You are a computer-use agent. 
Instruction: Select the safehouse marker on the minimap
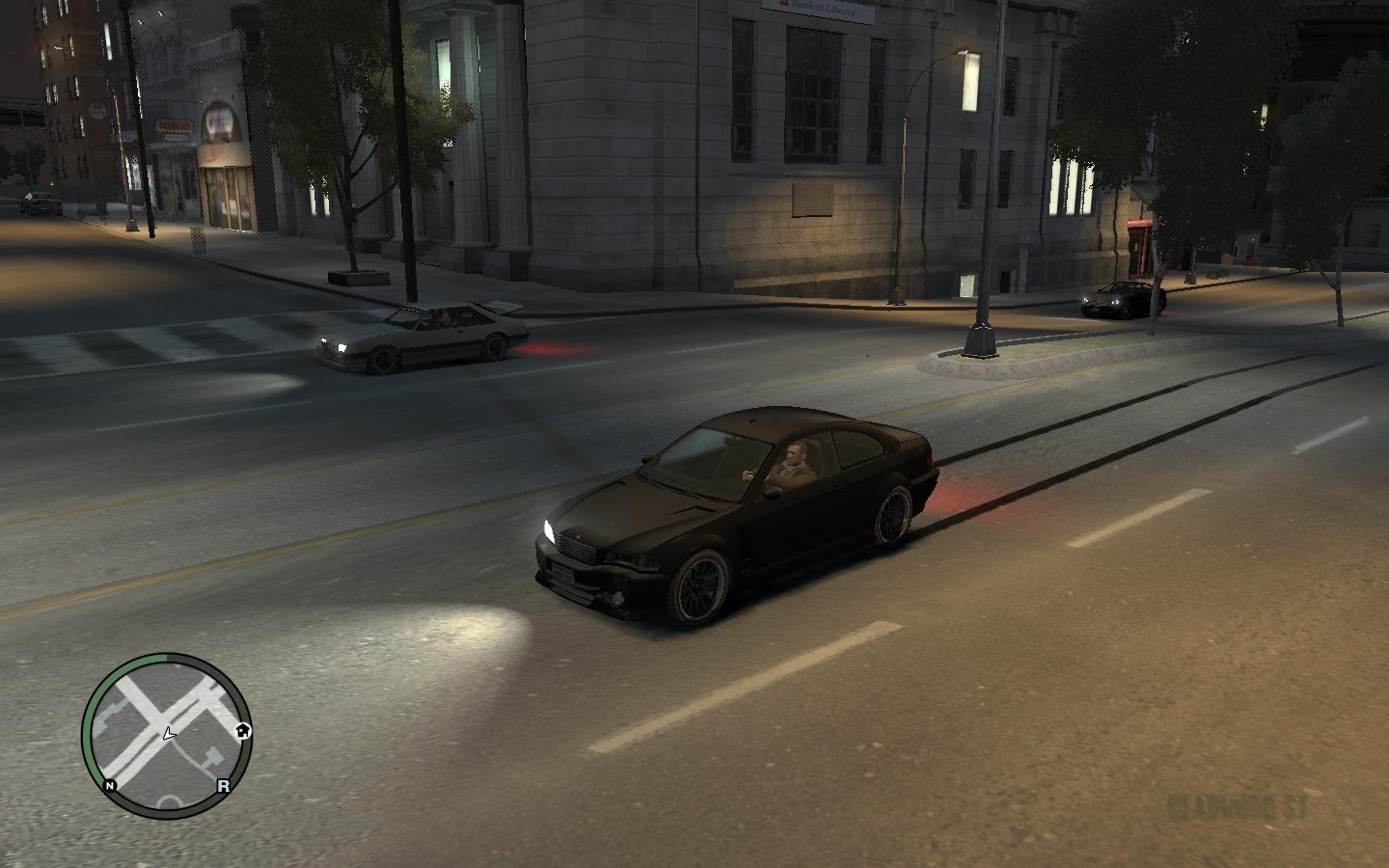[x=243, y=730]
